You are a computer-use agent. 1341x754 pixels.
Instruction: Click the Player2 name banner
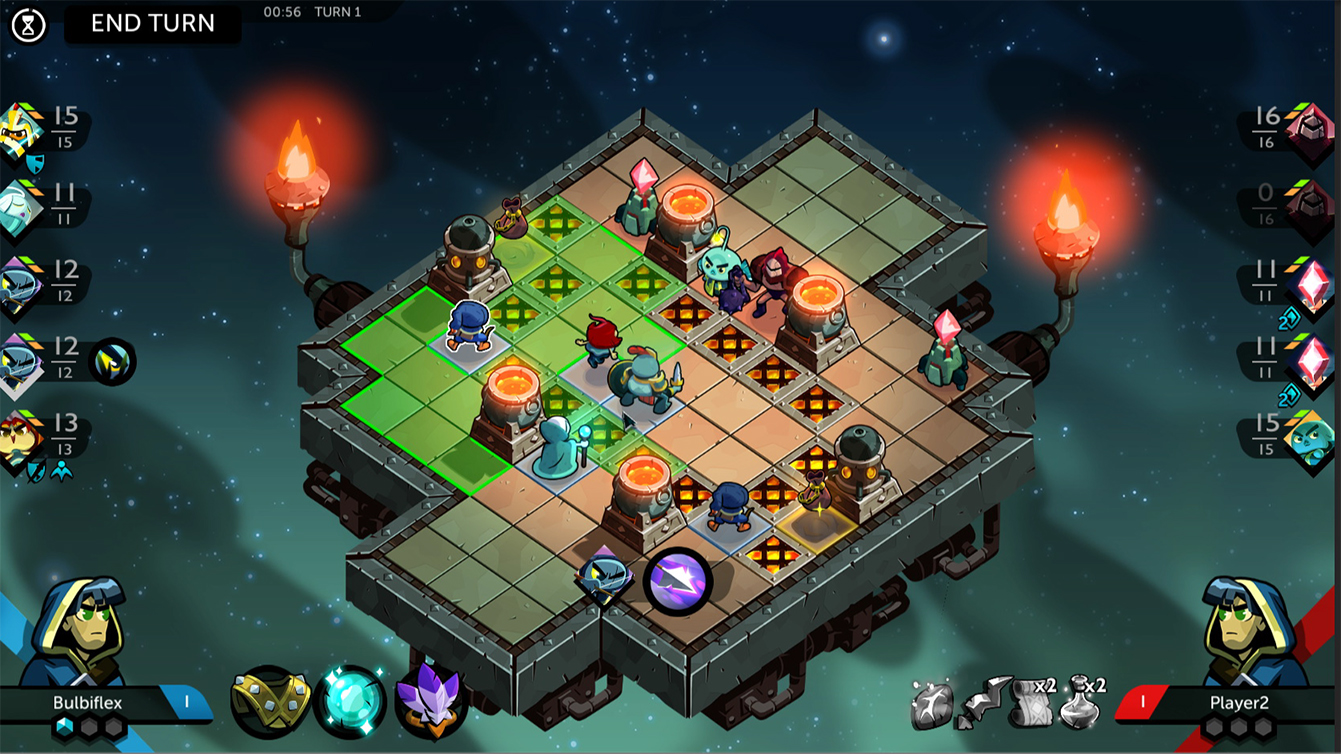pos(1240,703)
